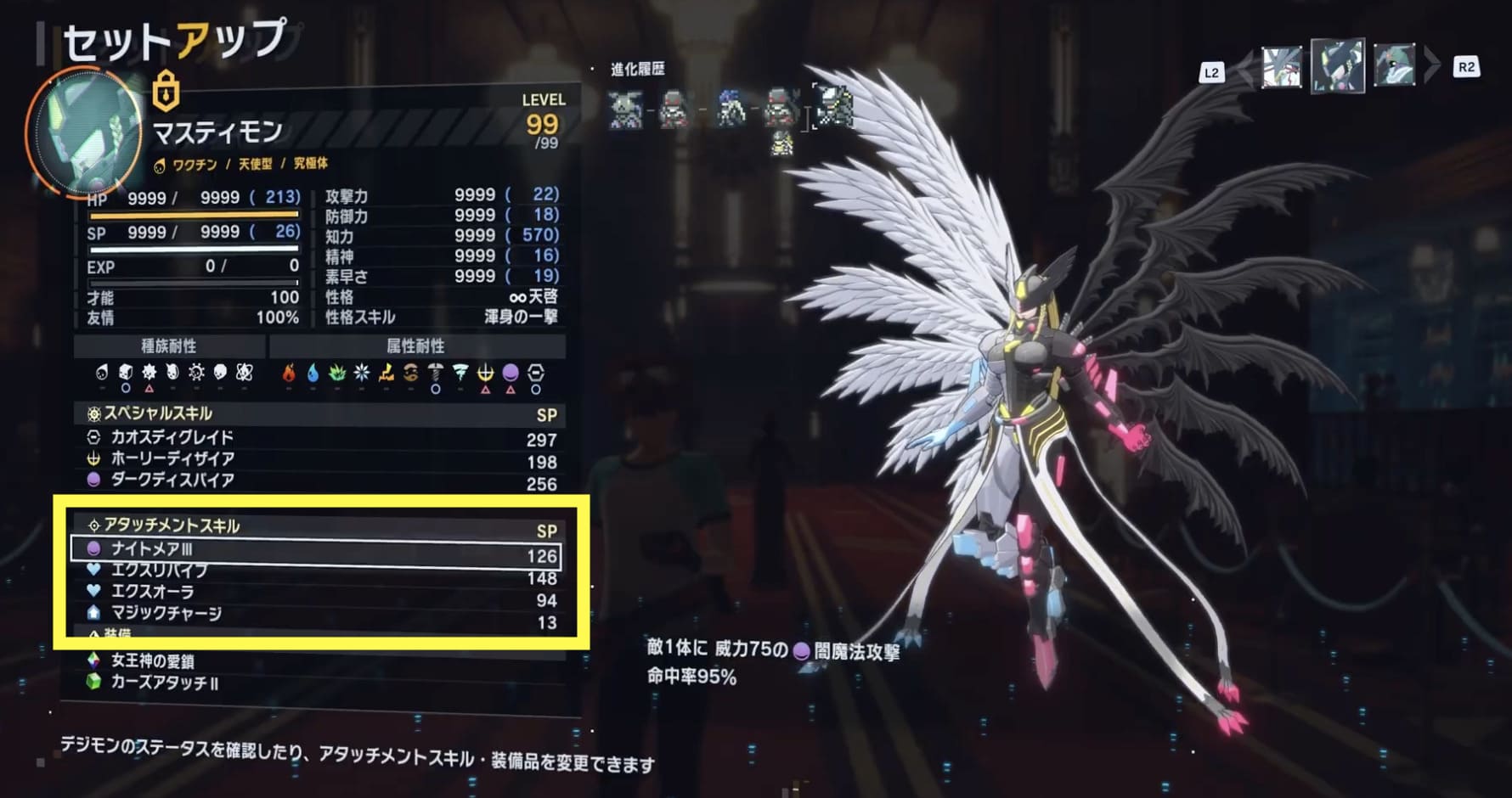Viewport: 1512px width, 798px height.
Task: Select the first sprite in evolution history
Action: pyautogui.click(x=625, y=110)
